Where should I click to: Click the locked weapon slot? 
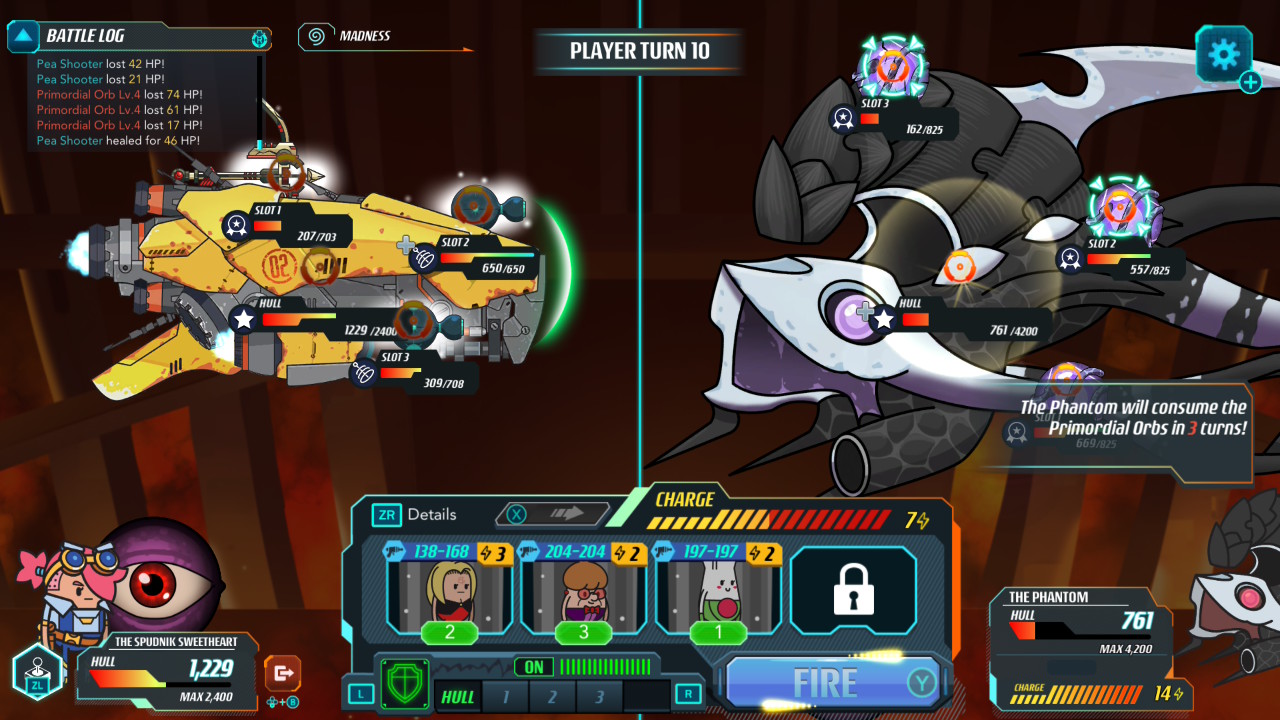(x=853, y=592)
